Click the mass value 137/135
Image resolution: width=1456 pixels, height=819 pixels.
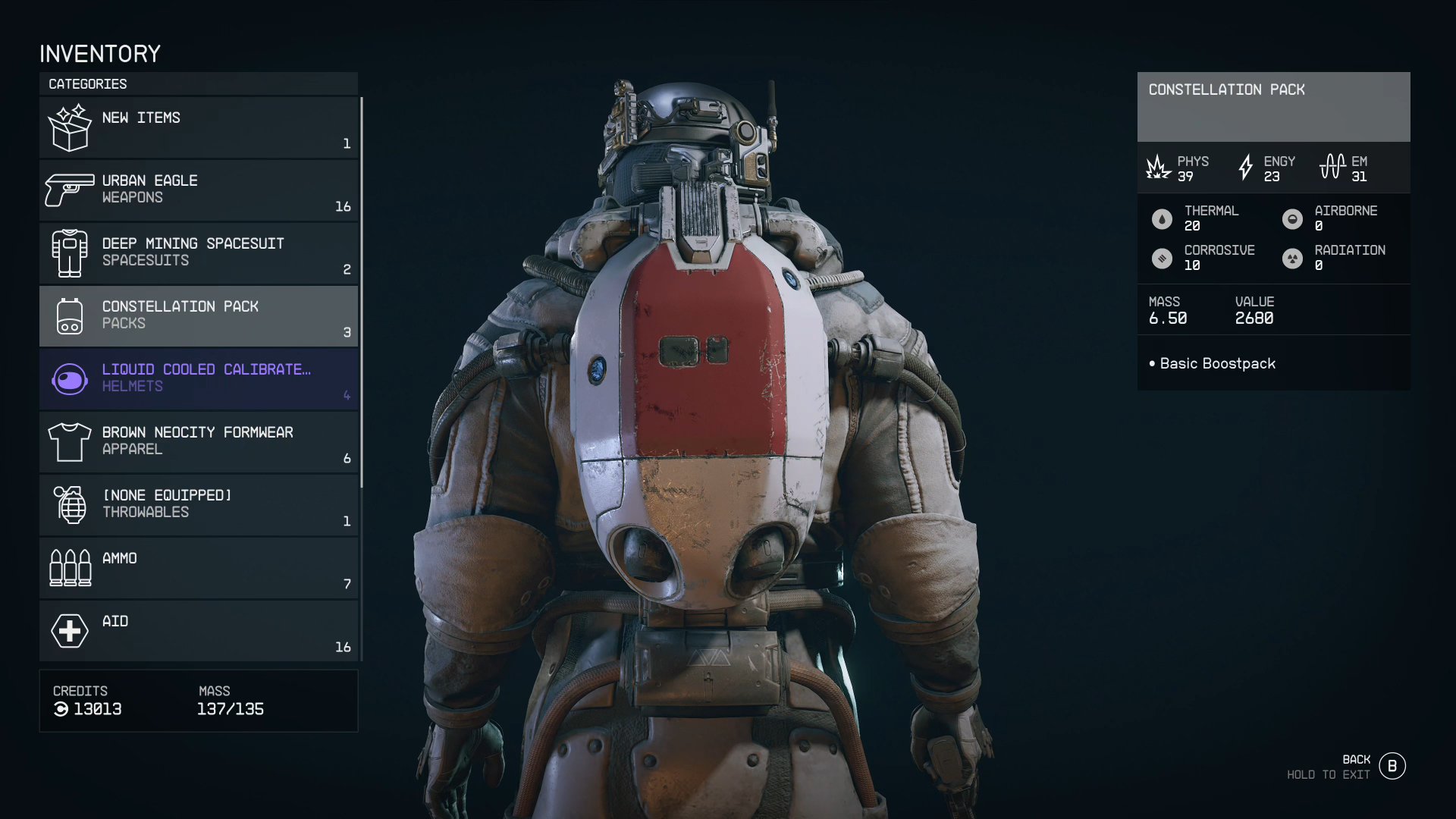pyautogui.click(x=230, y=710)
